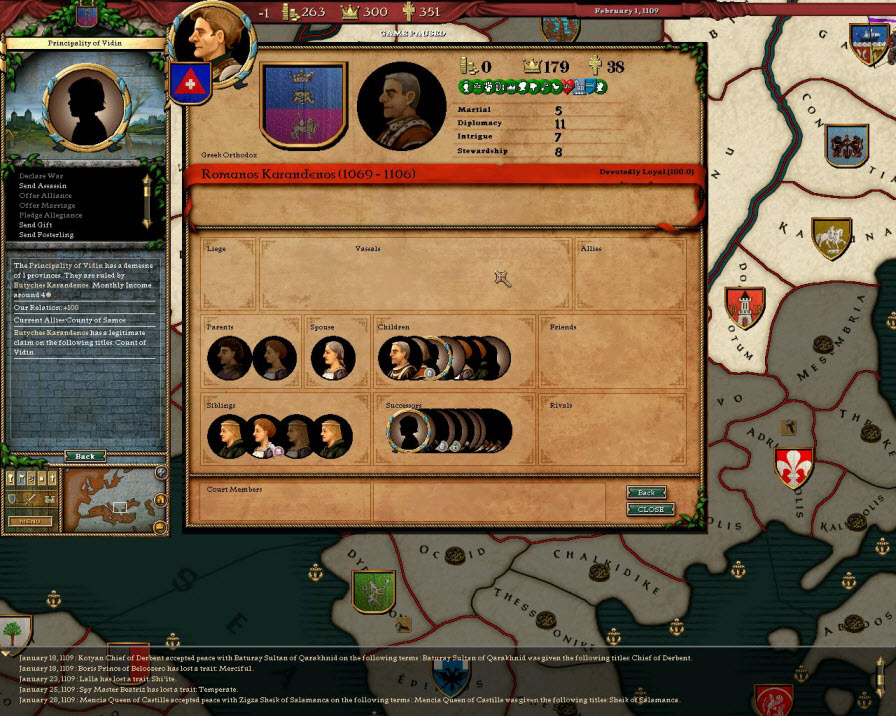This screenshot has width=896, height=716.
Task: Choose the Send Gift action
Action: pos(36,225)
